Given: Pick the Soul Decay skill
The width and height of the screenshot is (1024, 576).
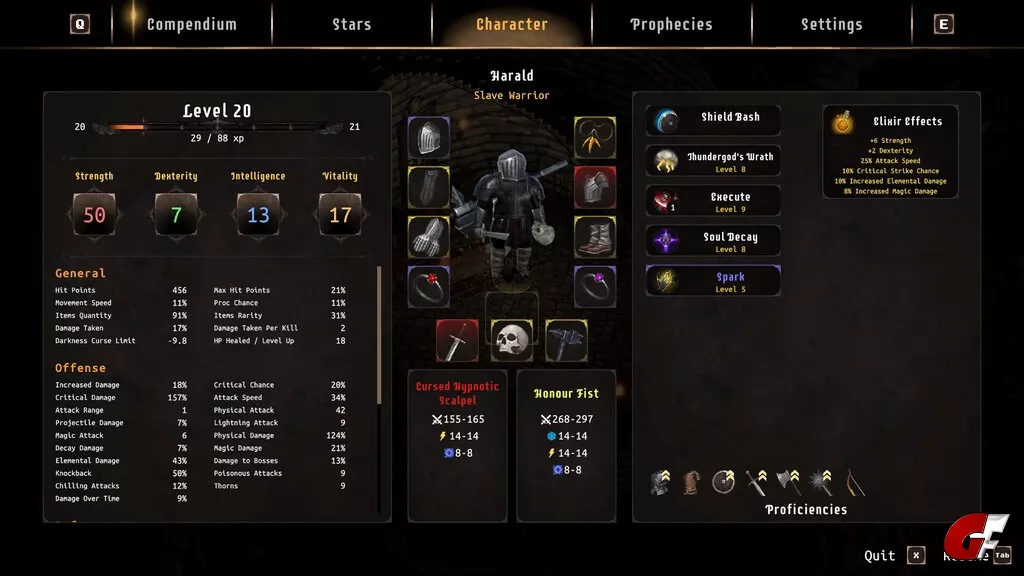Looking at the screenshot, I should (713, 241).
